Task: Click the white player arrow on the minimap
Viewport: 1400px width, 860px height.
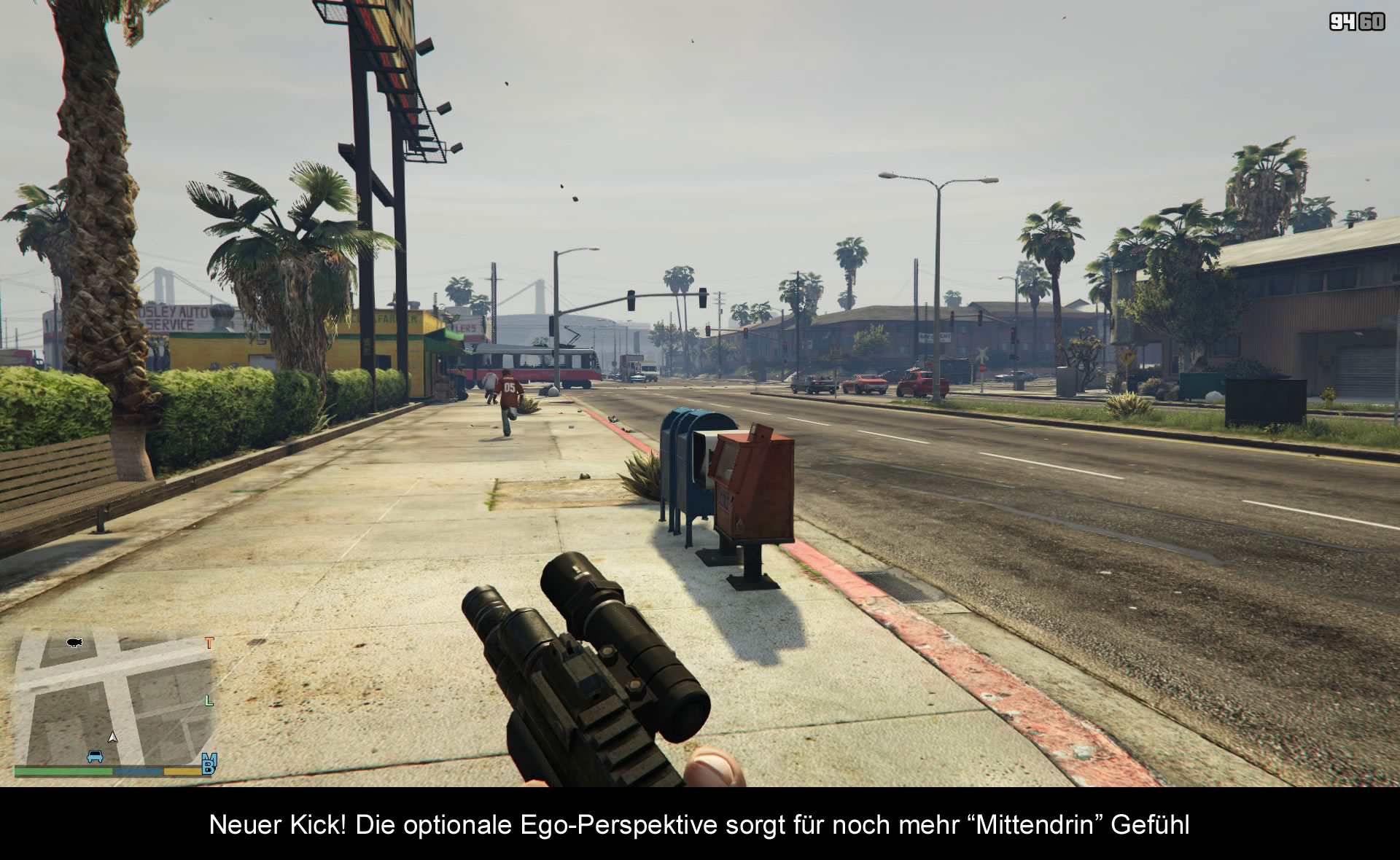Action: coord(112,737)
